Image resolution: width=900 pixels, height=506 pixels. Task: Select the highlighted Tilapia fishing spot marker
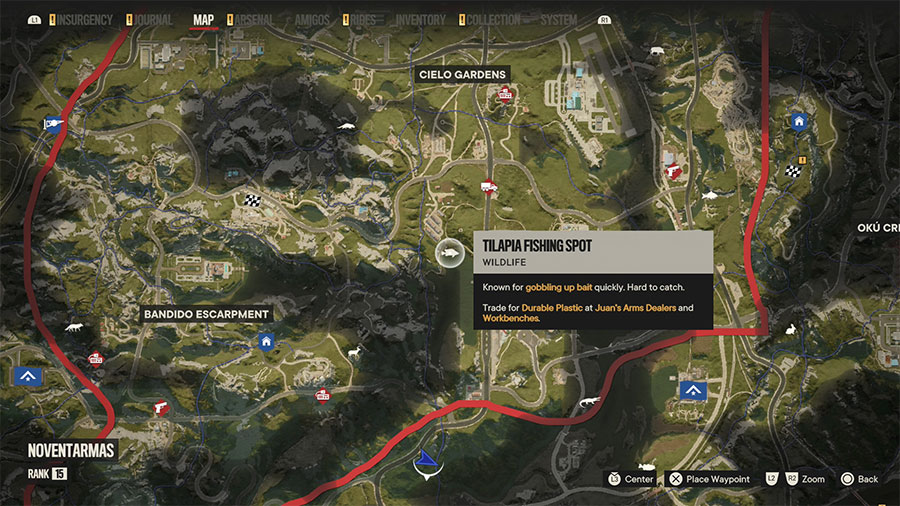coord(449,255)
